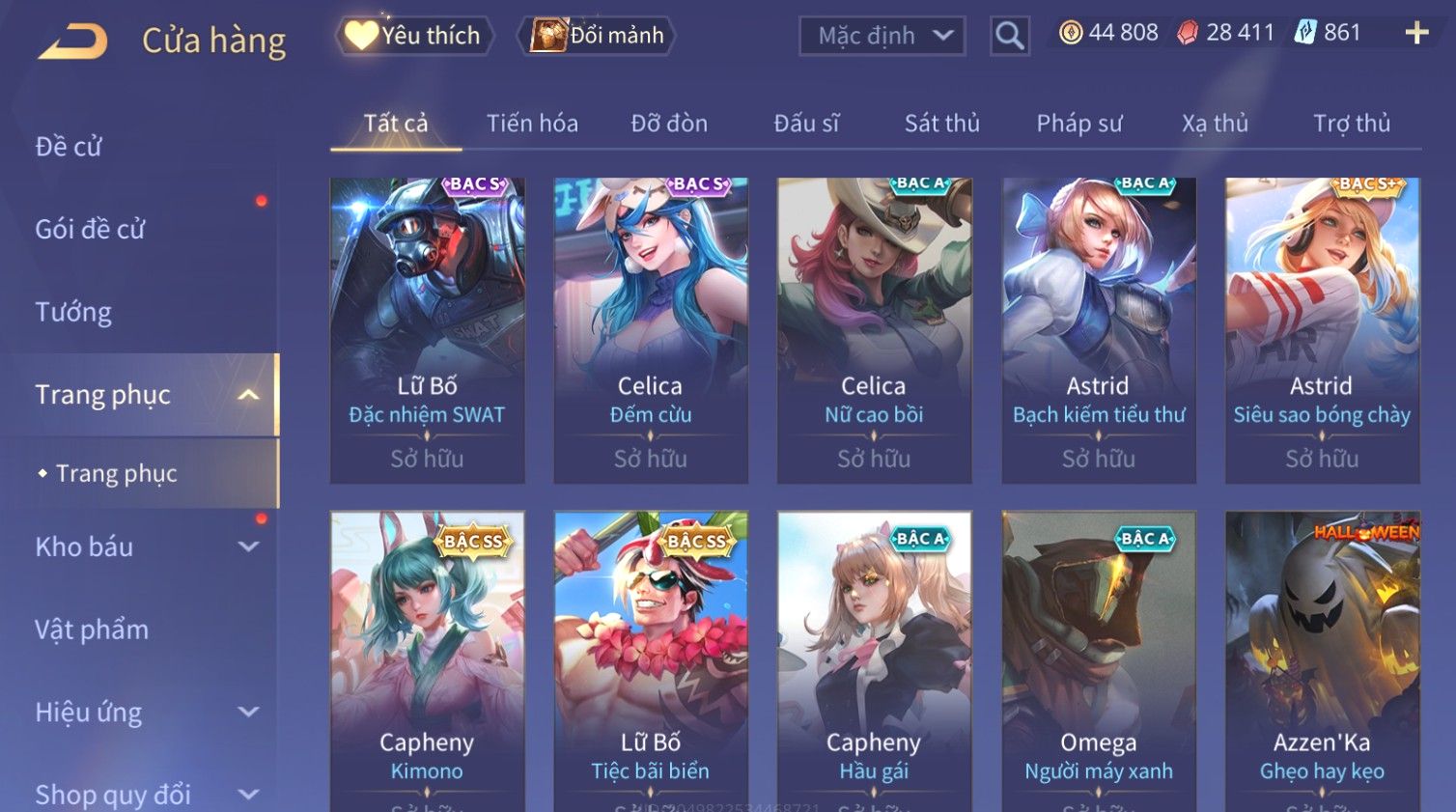Open the Mặc định sort dropdown
This screenshot has height=812, width=1456.
click(x=882, y=37)
